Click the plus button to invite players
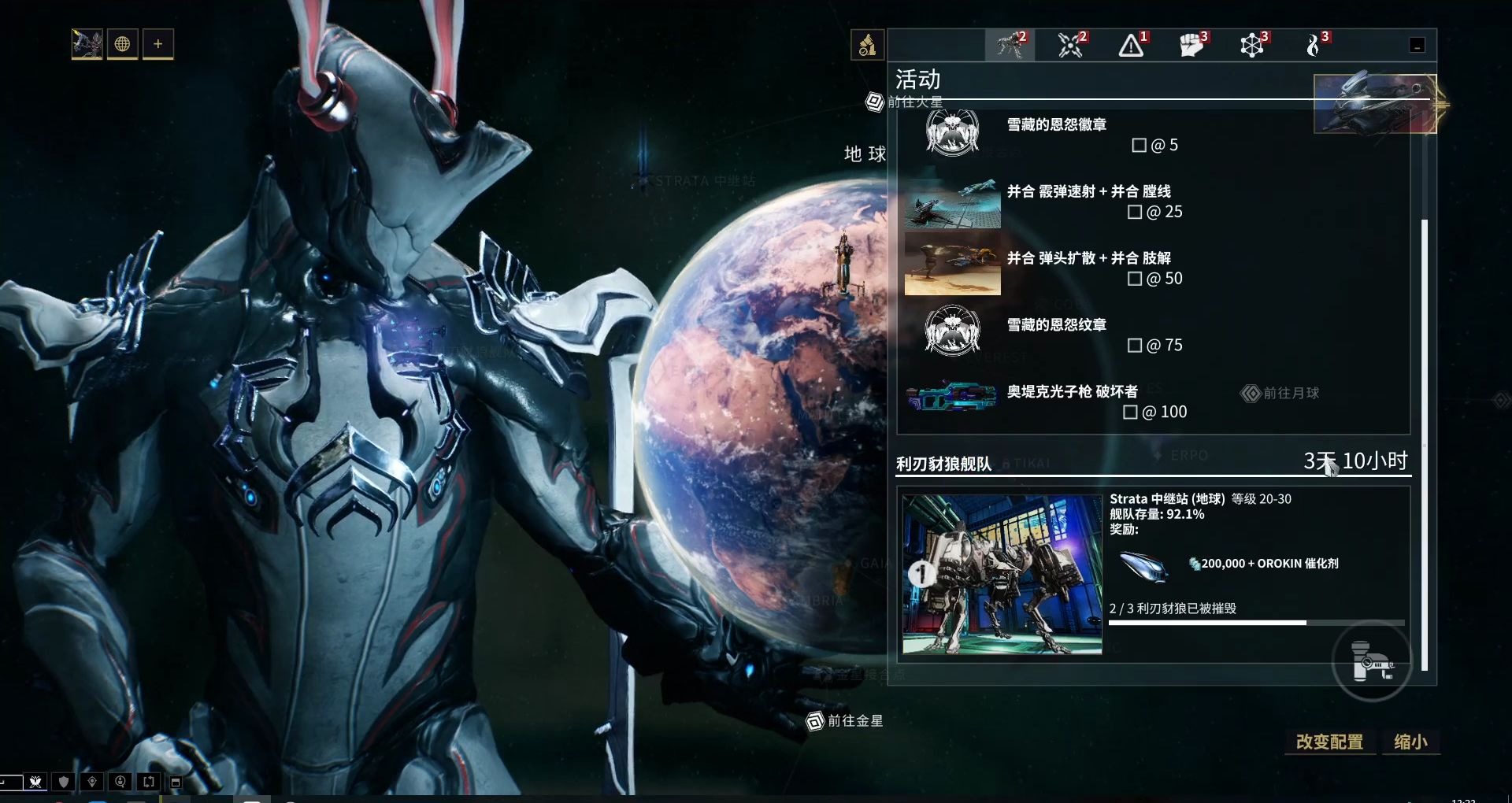Viewport: 1512px width, 803px height. pyautogui.click(x=158, y=44)
